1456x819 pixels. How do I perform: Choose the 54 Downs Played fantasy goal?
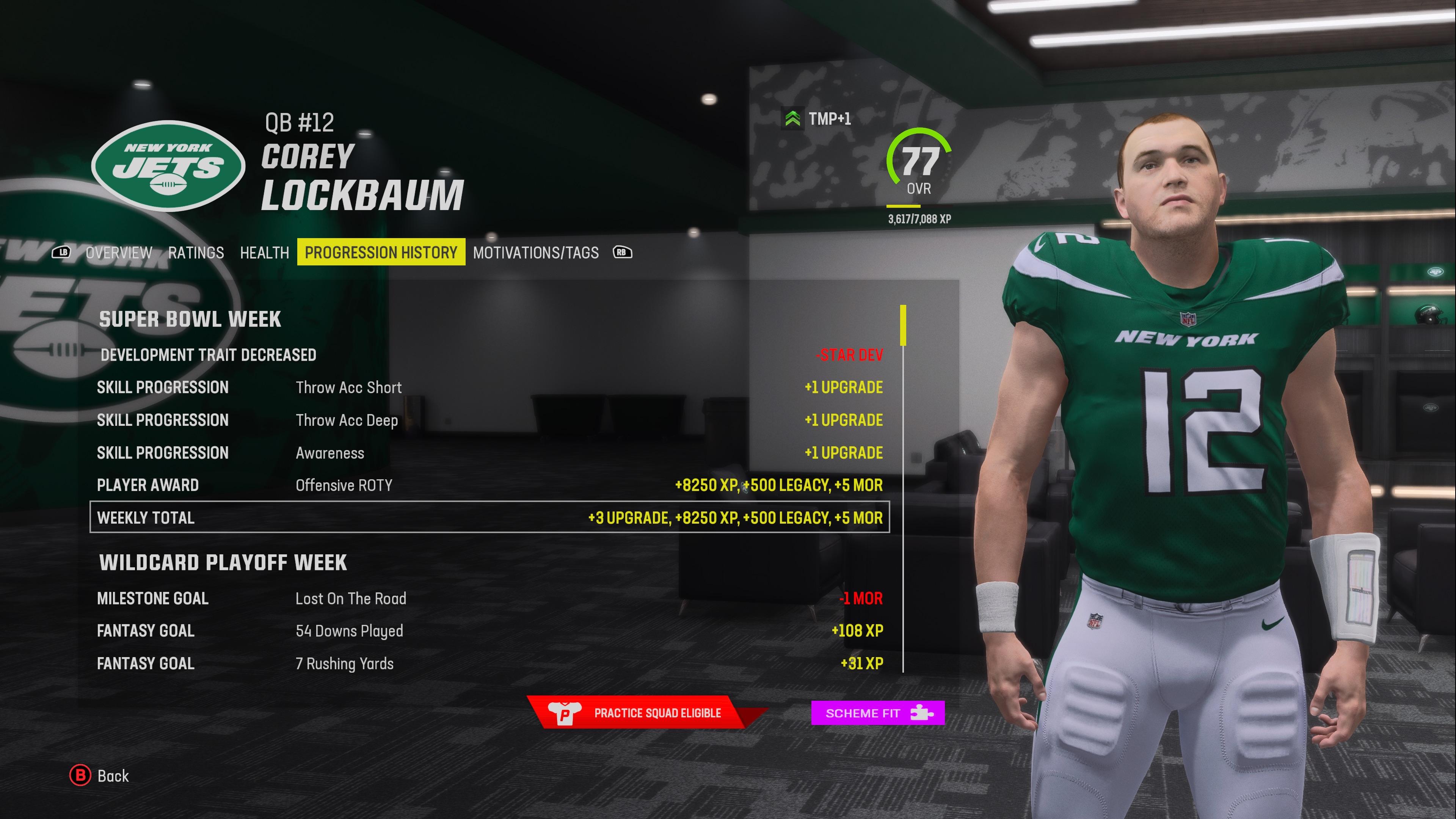(490, 631)
